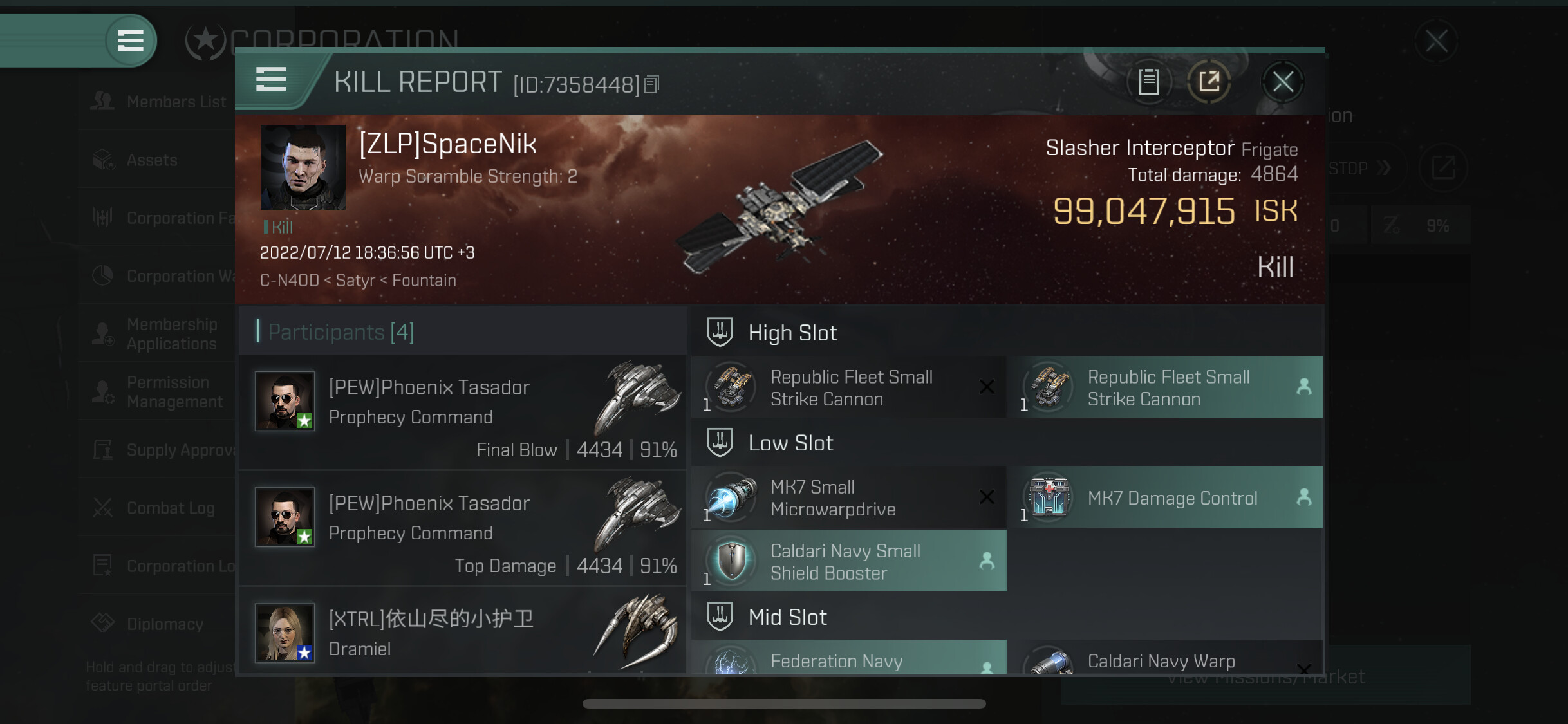Share the kill report via export icon
Viewport: 1568px width, 724px height.
click(1209, 82)
